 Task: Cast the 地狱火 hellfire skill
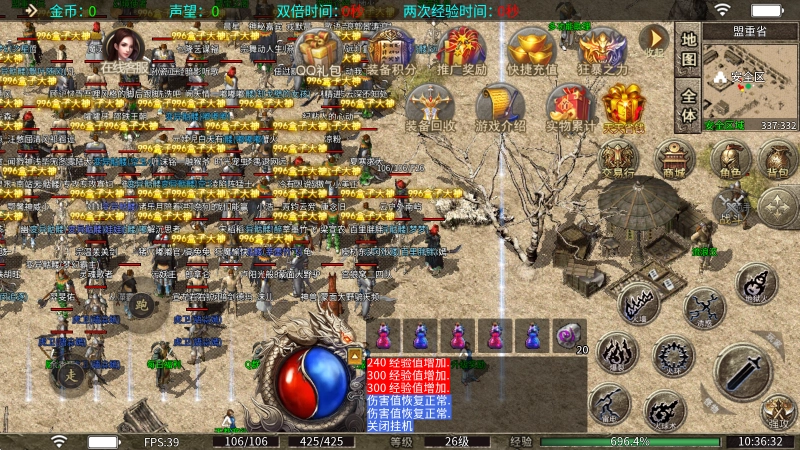[756, 286]
